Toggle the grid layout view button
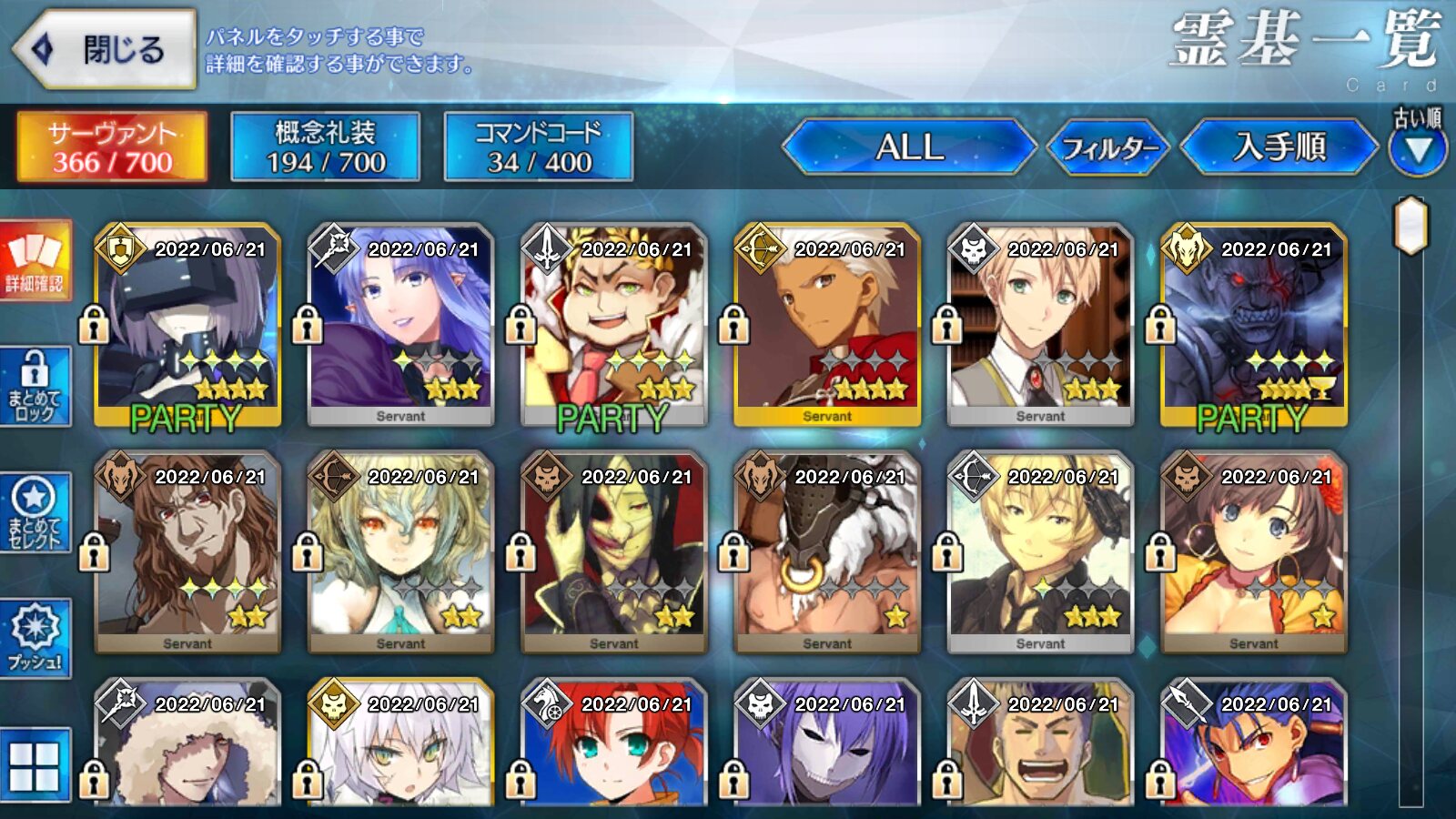 click(x=35, y=764)
